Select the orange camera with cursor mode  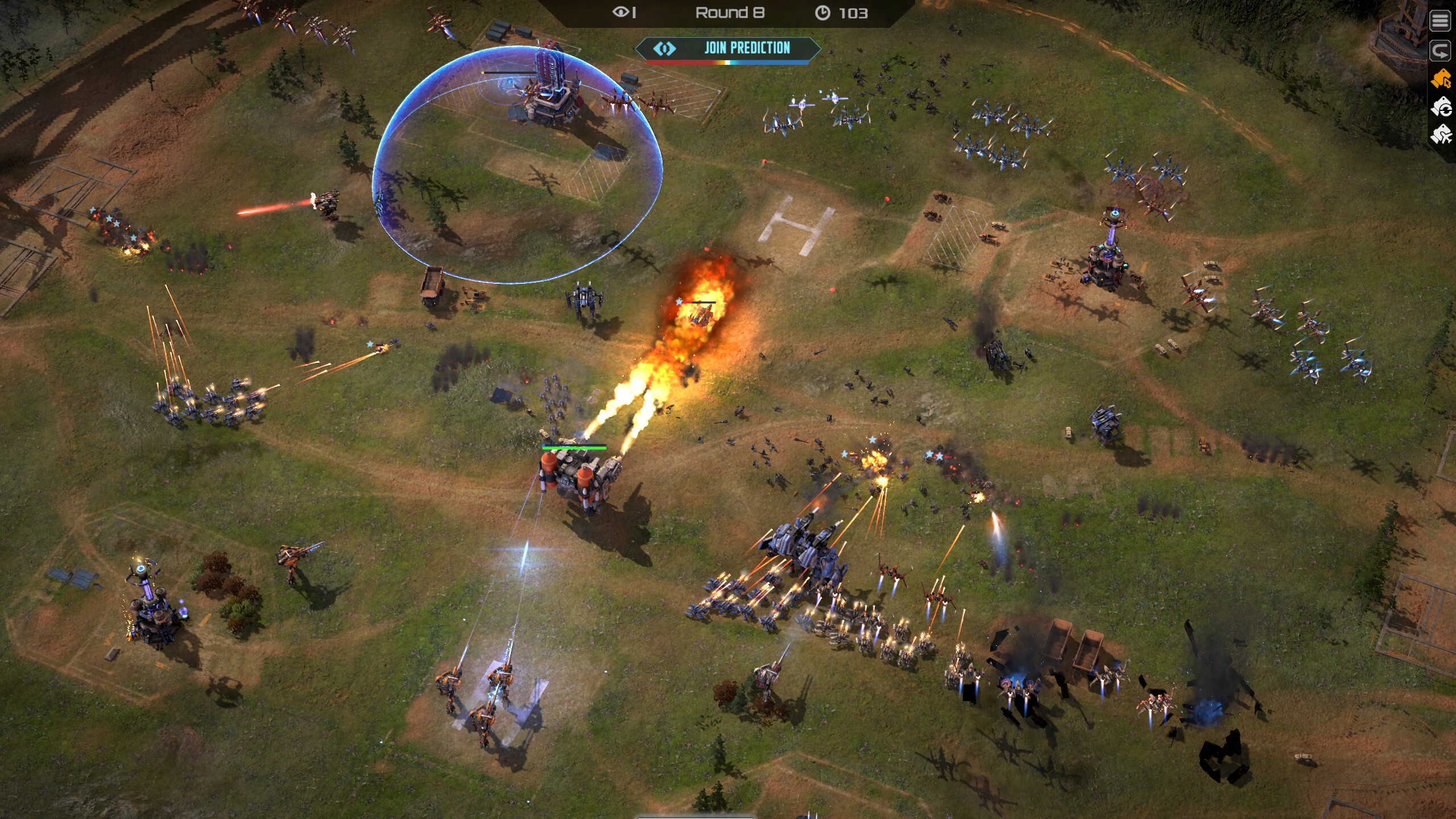(1441, 79)
